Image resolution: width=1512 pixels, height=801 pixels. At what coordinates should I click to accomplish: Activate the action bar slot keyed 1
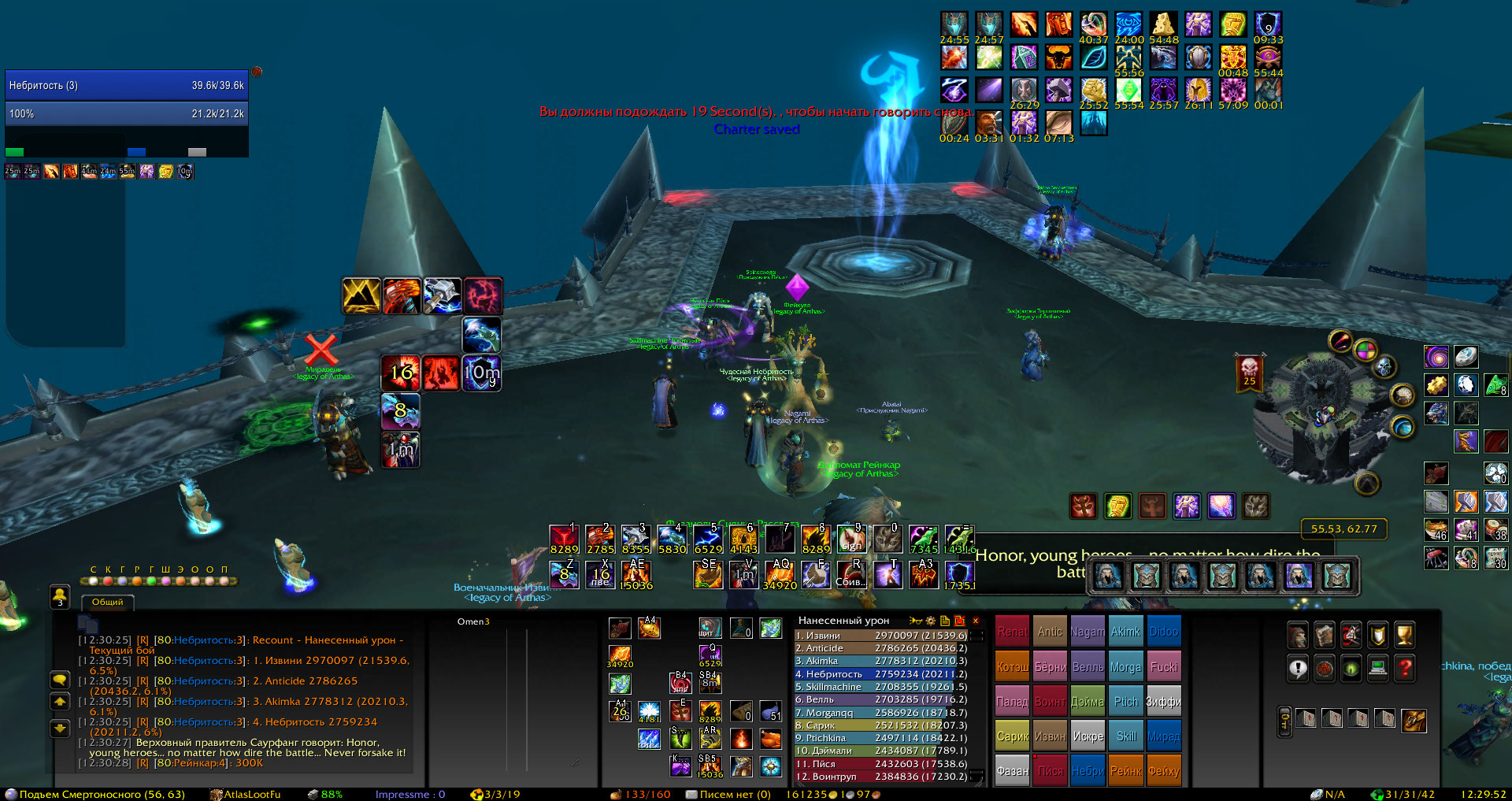click(x=564, y=540)
